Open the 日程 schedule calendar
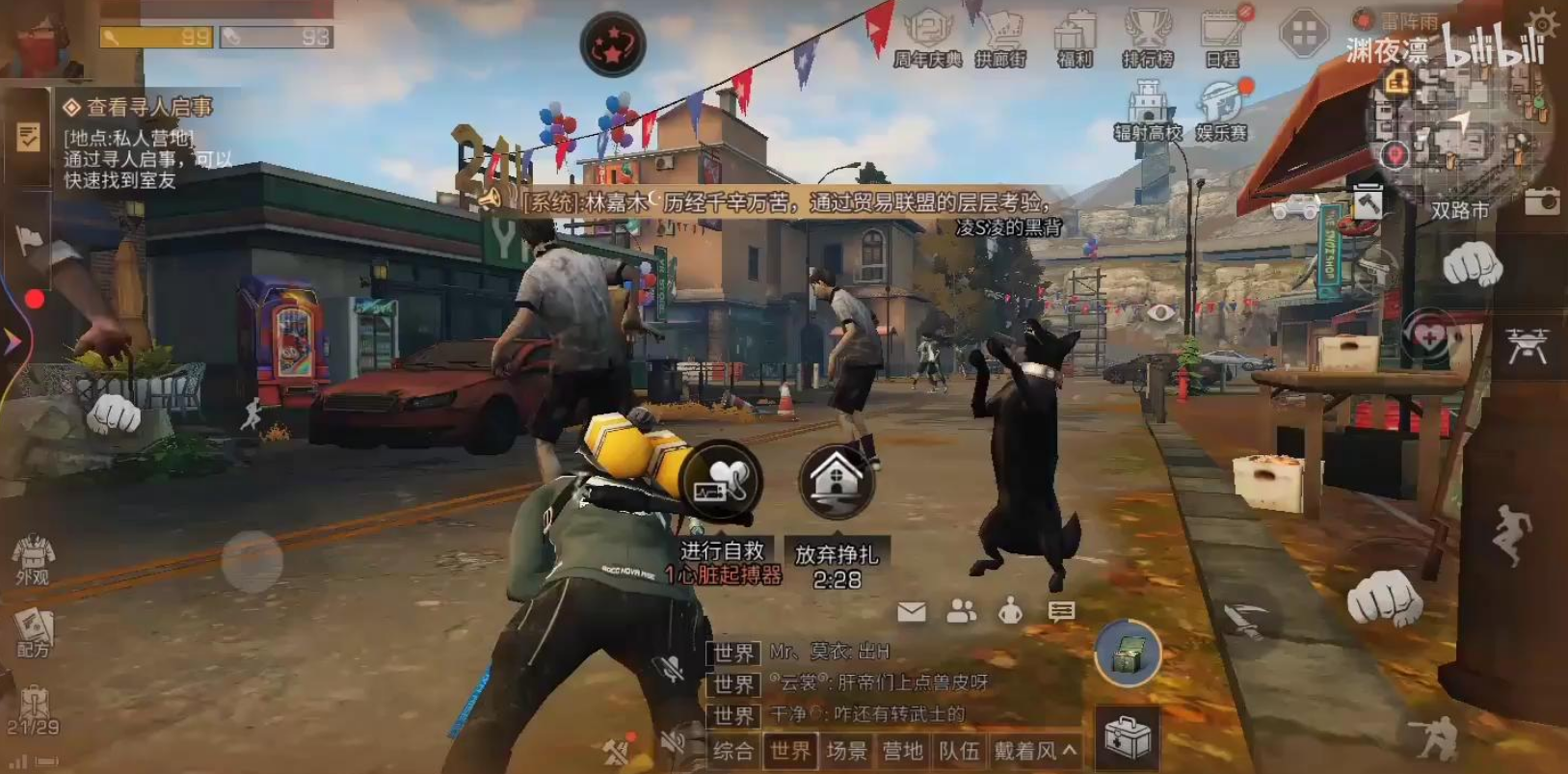This screenshot has height=774, width=1568. [1222, 39]
